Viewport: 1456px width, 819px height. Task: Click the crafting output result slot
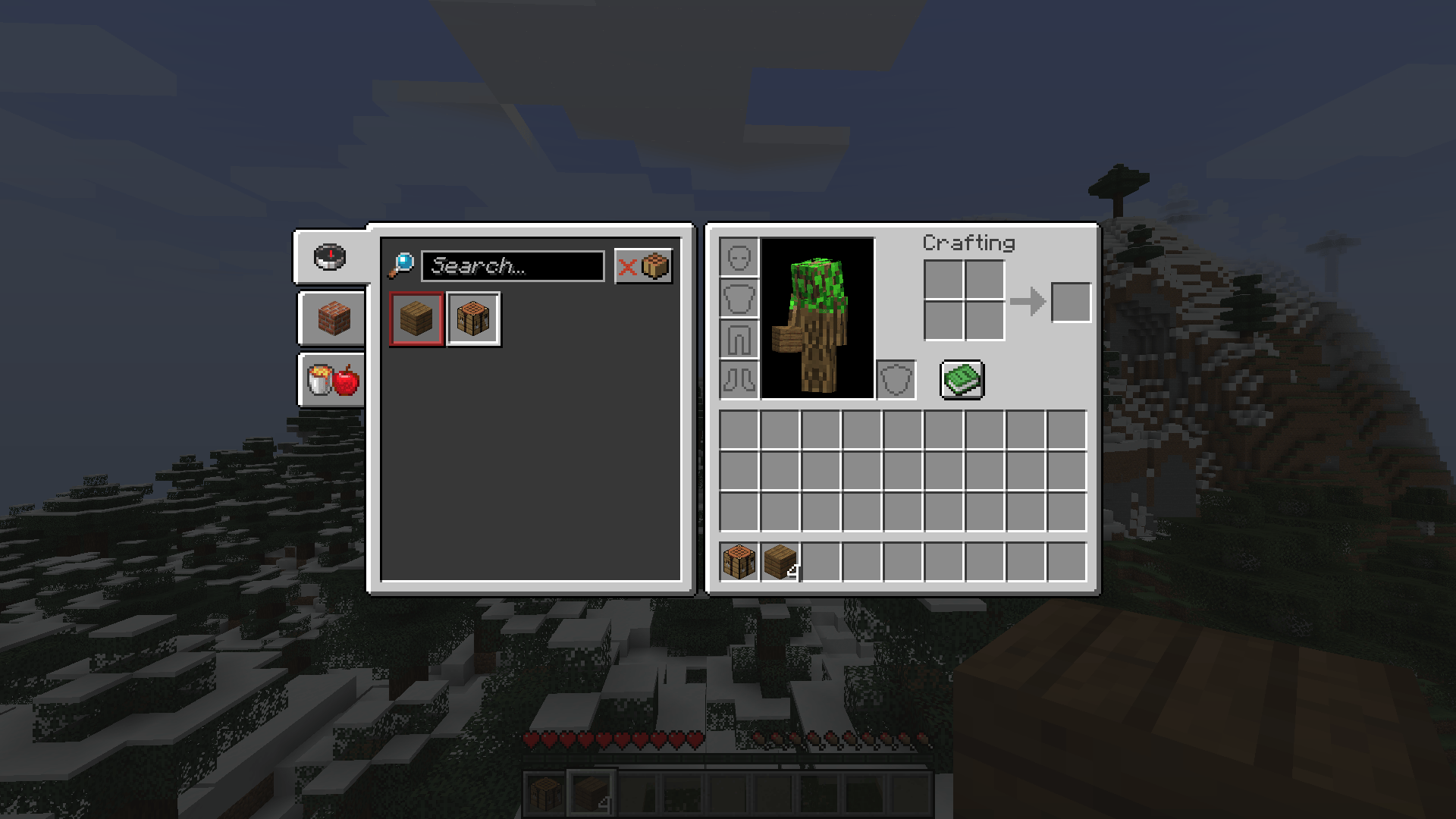click(x=1071, y=301)
